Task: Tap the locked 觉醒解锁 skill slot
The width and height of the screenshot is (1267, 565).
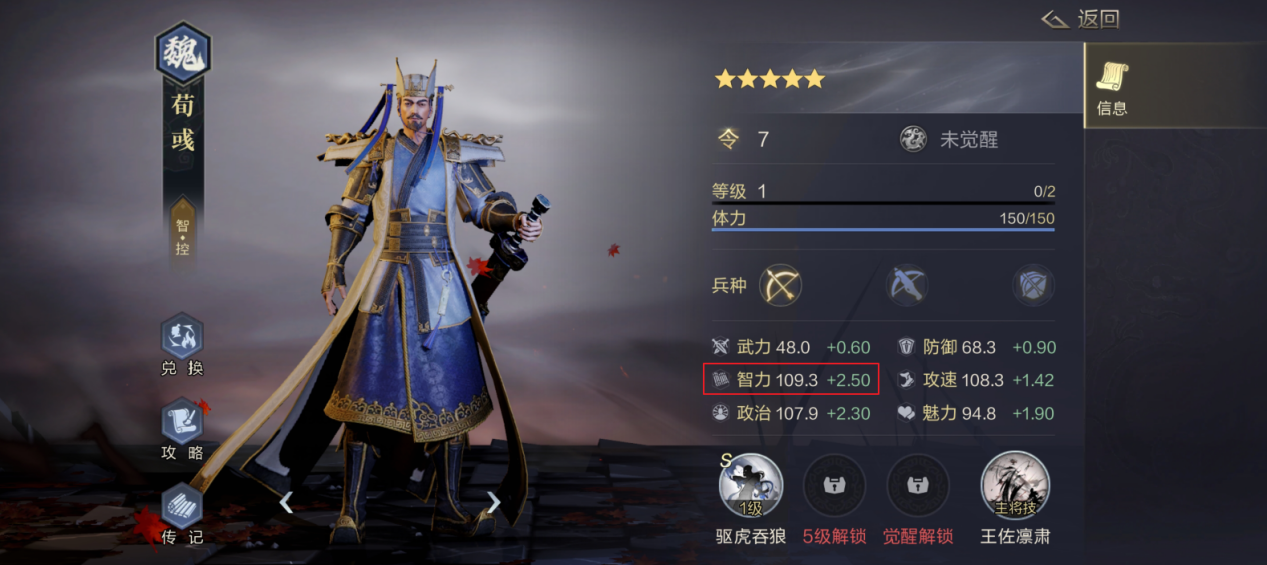Action: pos(917,485)
